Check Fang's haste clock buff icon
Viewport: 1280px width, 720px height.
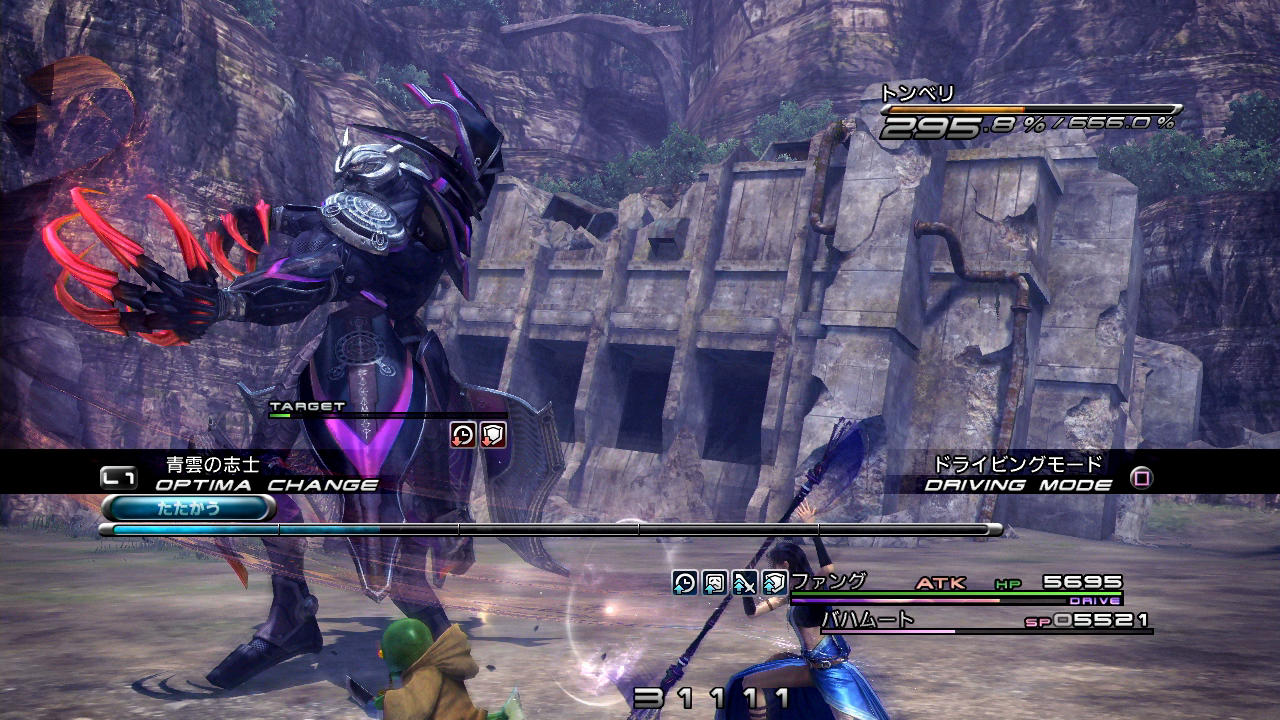(685, 583)
